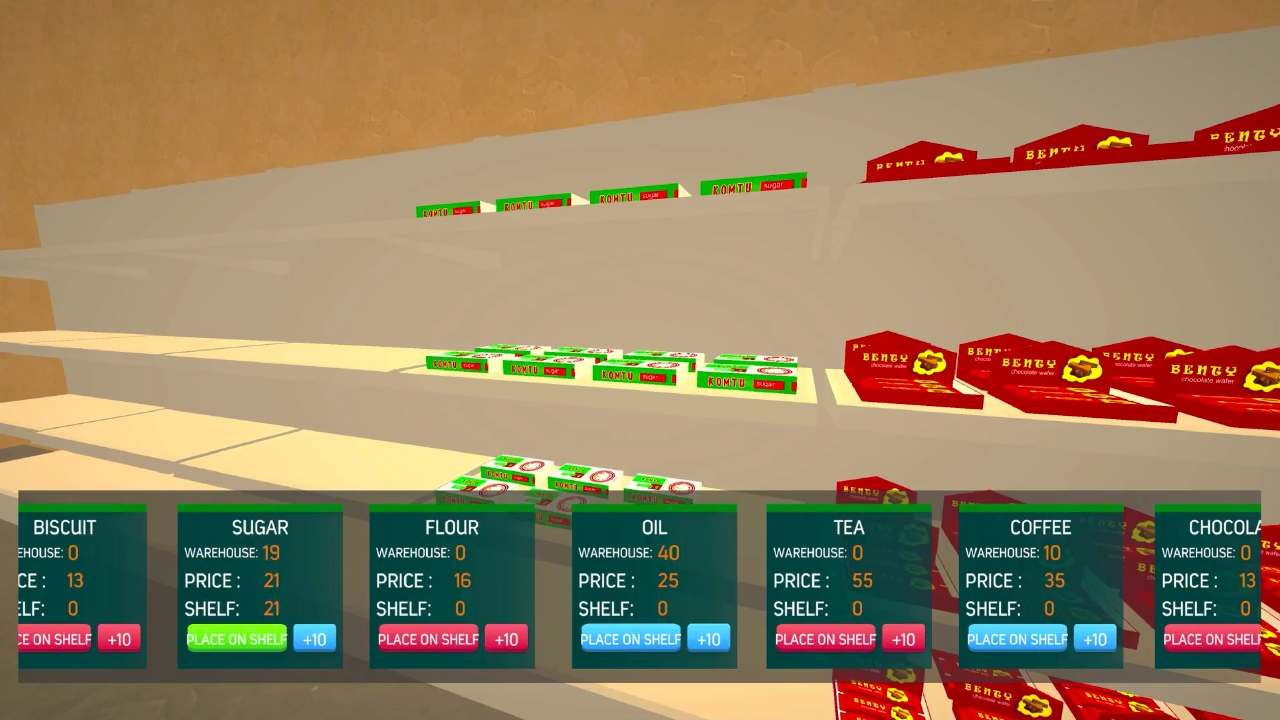This screenshot has height=720, width=1280.
Task: Place Flour on the shelf
Action: click(x=428, y=639)
